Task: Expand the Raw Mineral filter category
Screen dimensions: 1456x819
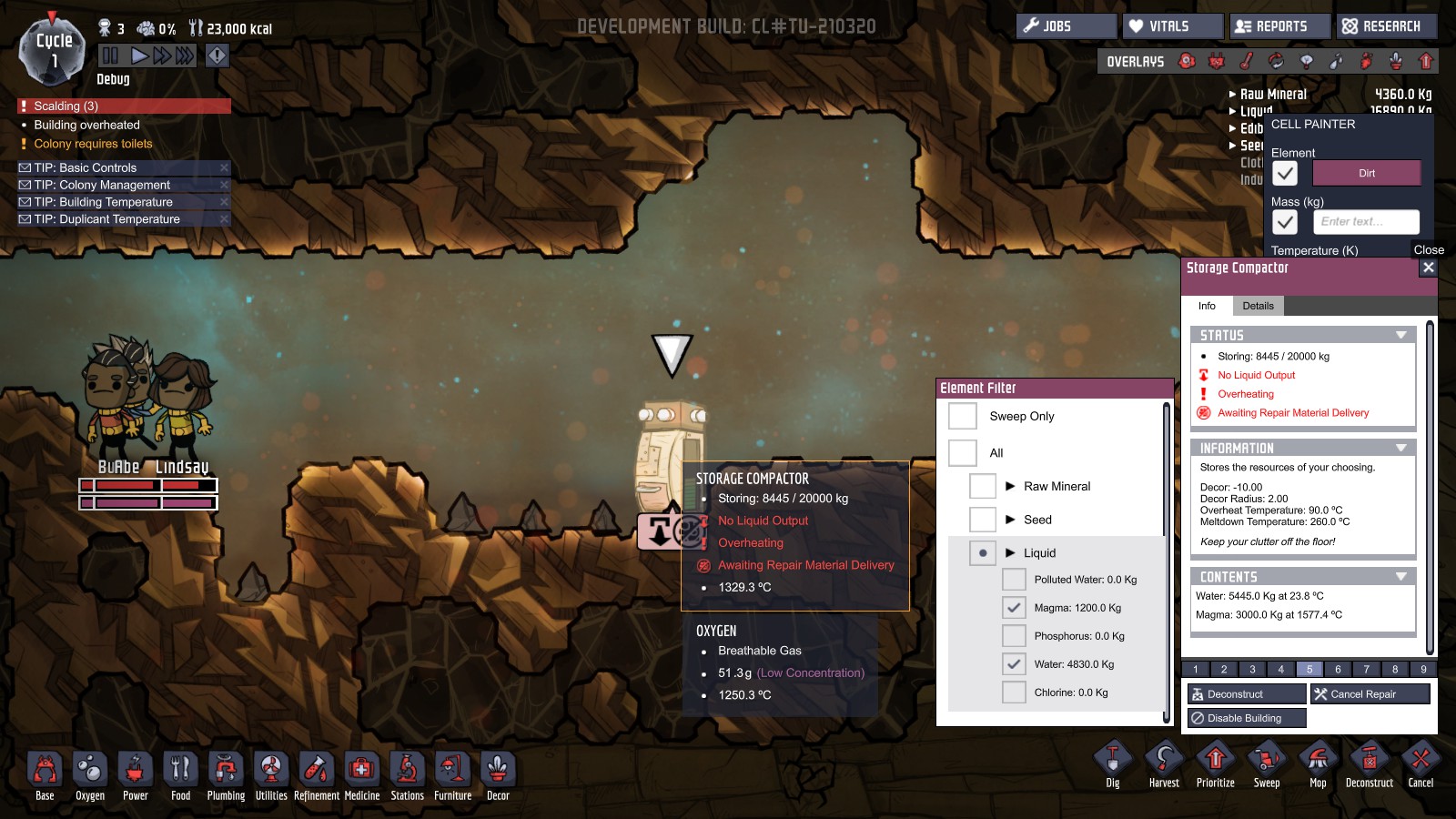Action: point(1010,486)
